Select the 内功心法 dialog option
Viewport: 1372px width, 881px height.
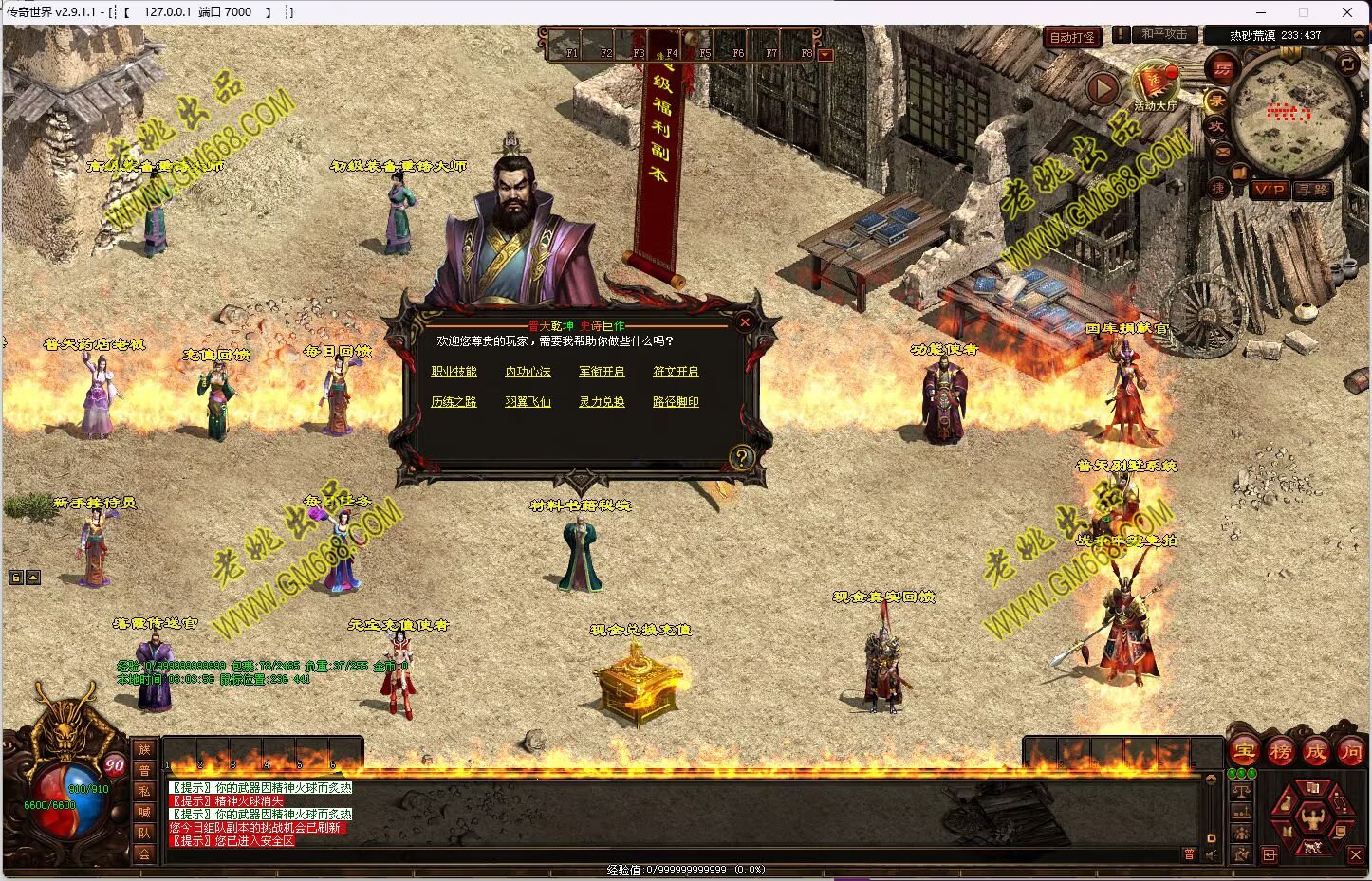(528, 372)
